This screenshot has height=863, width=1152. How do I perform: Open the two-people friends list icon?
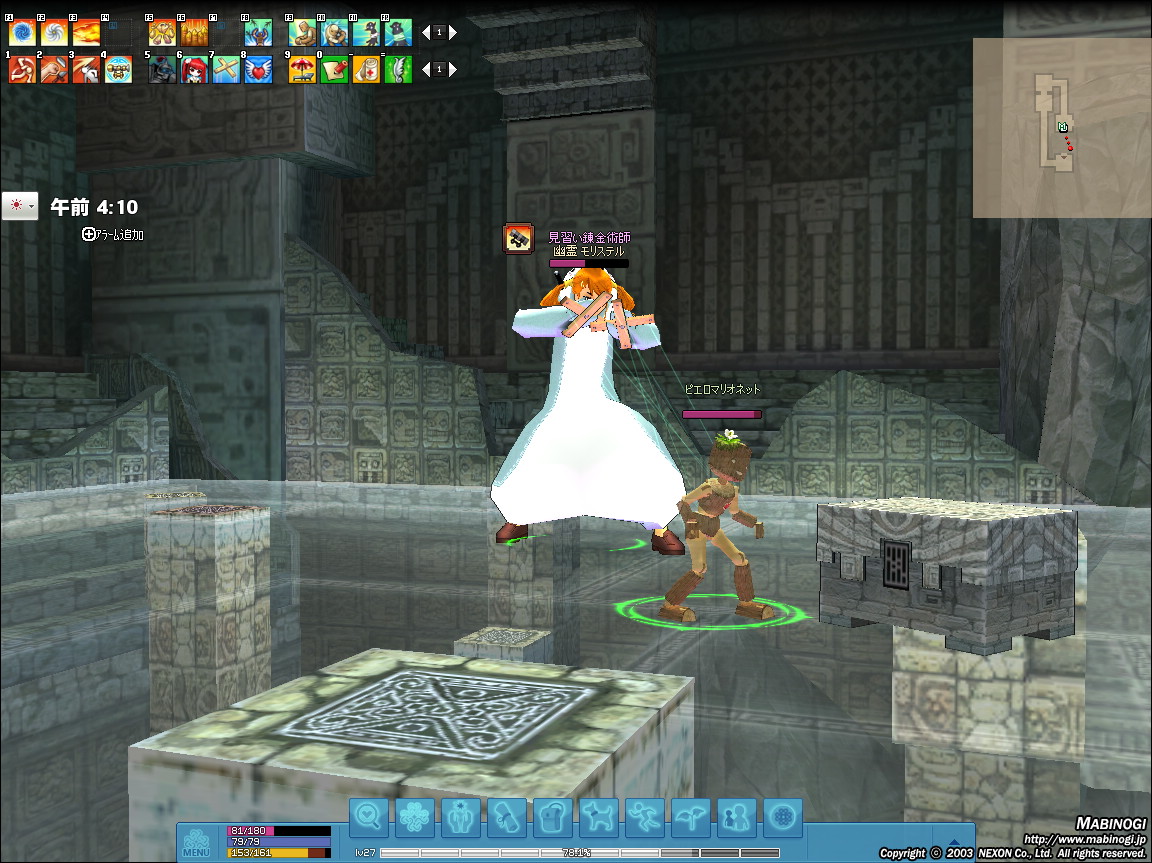pyautogui.click(x=736, y=817)
